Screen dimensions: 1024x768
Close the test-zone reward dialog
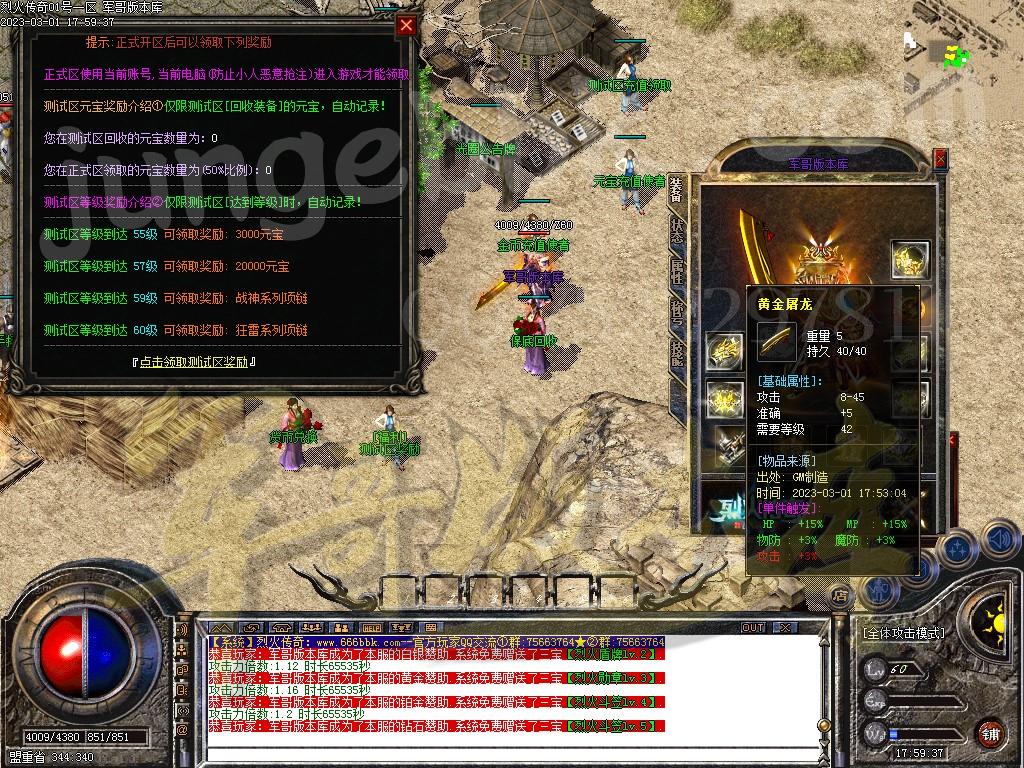coord(406,26)
